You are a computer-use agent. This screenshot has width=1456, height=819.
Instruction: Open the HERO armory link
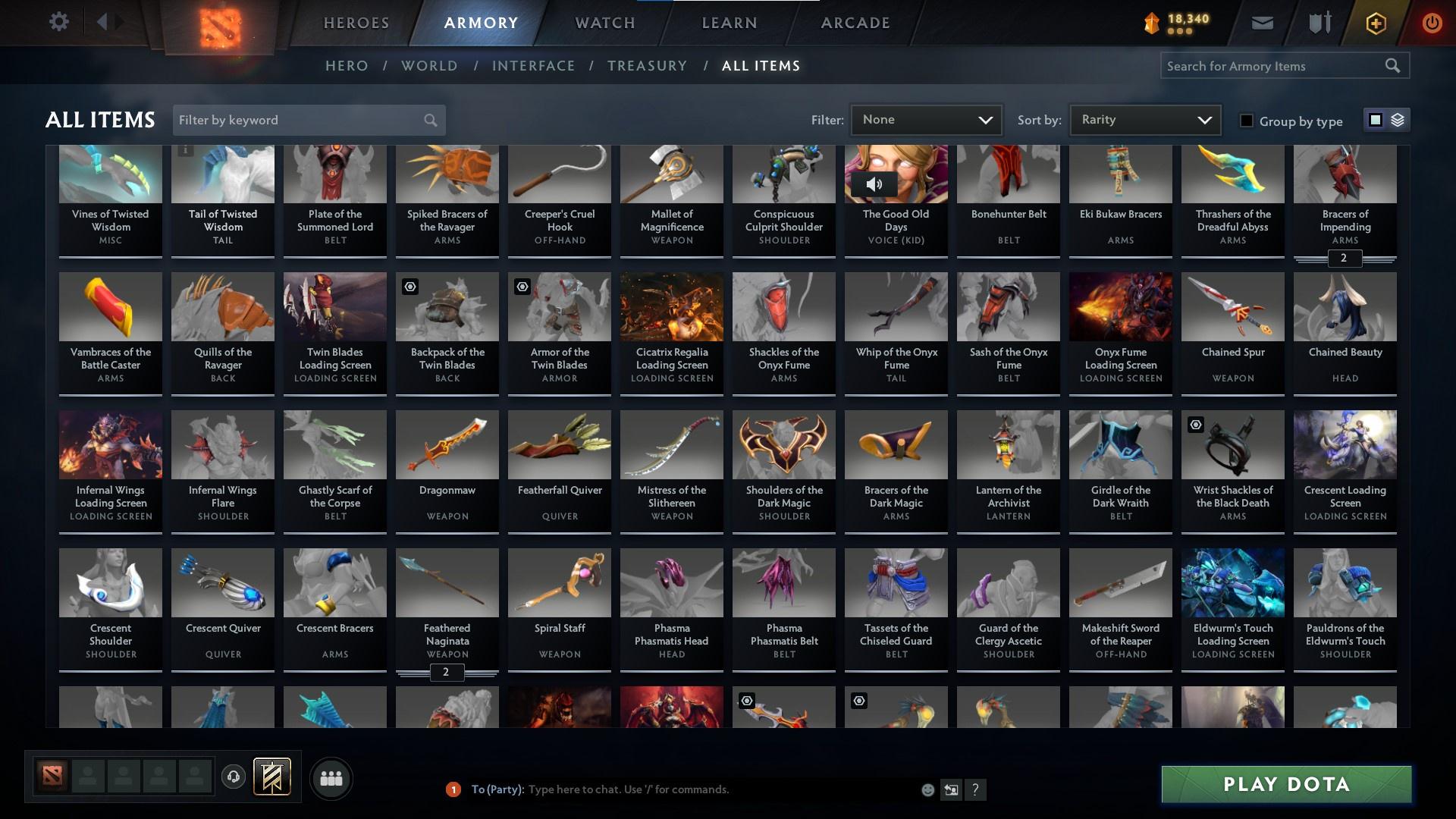point(347,66)
